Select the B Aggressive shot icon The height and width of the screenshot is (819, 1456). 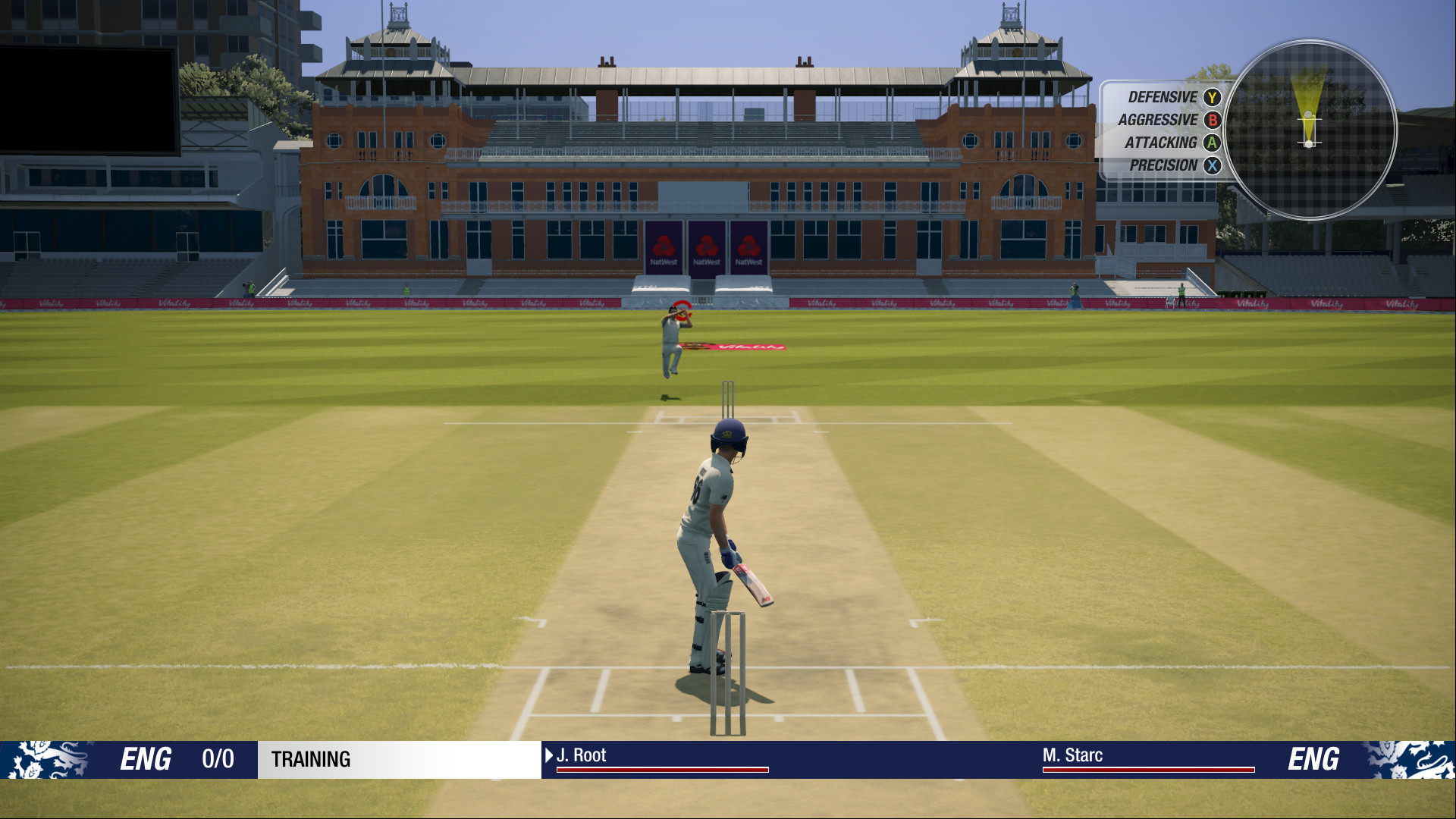tap(1211, 119)
